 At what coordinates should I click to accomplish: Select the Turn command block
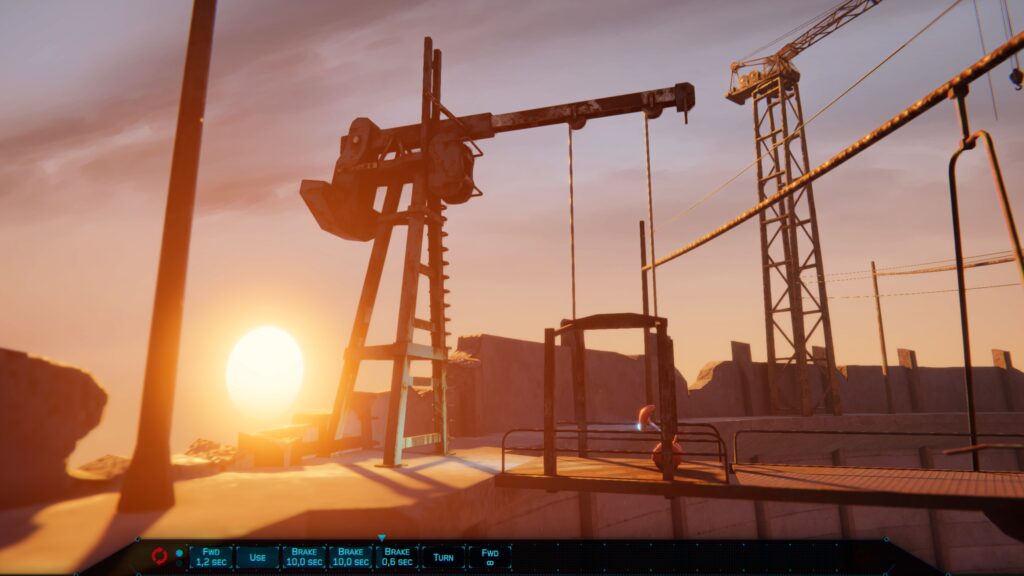point(443,557)
